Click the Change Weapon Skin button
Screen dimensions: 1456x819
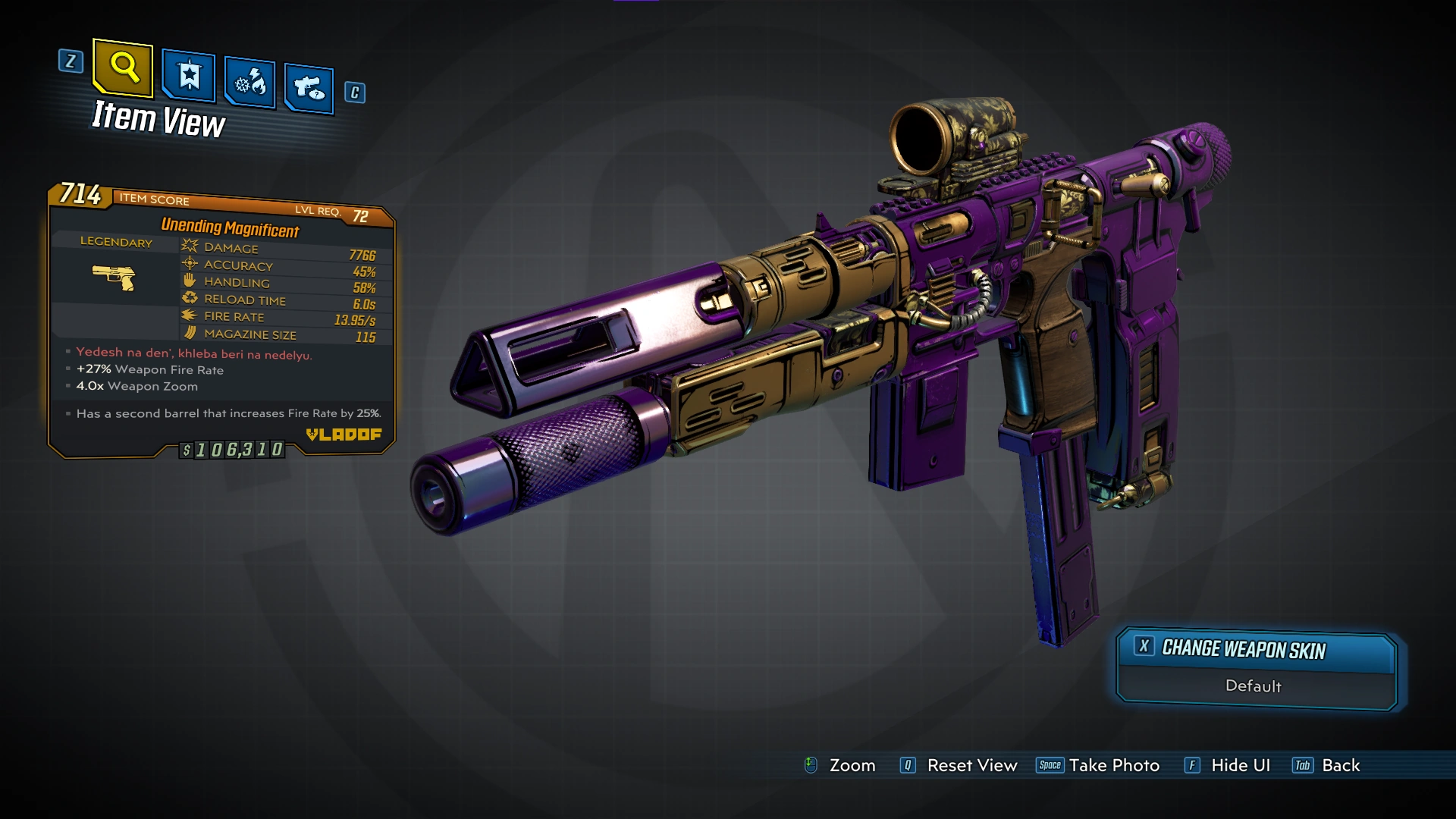(1256, 650)
